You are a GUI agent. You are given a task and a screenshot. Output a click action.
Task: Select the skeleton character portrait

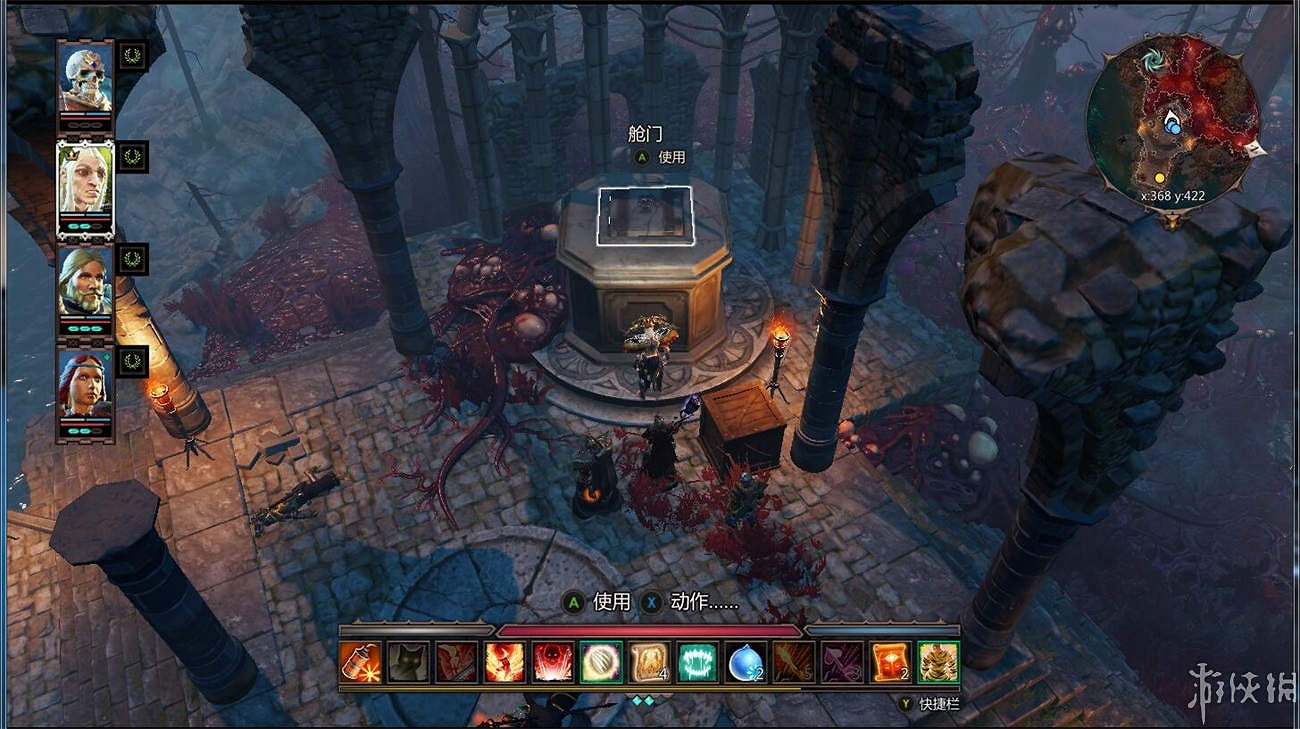tap(85, 82)
